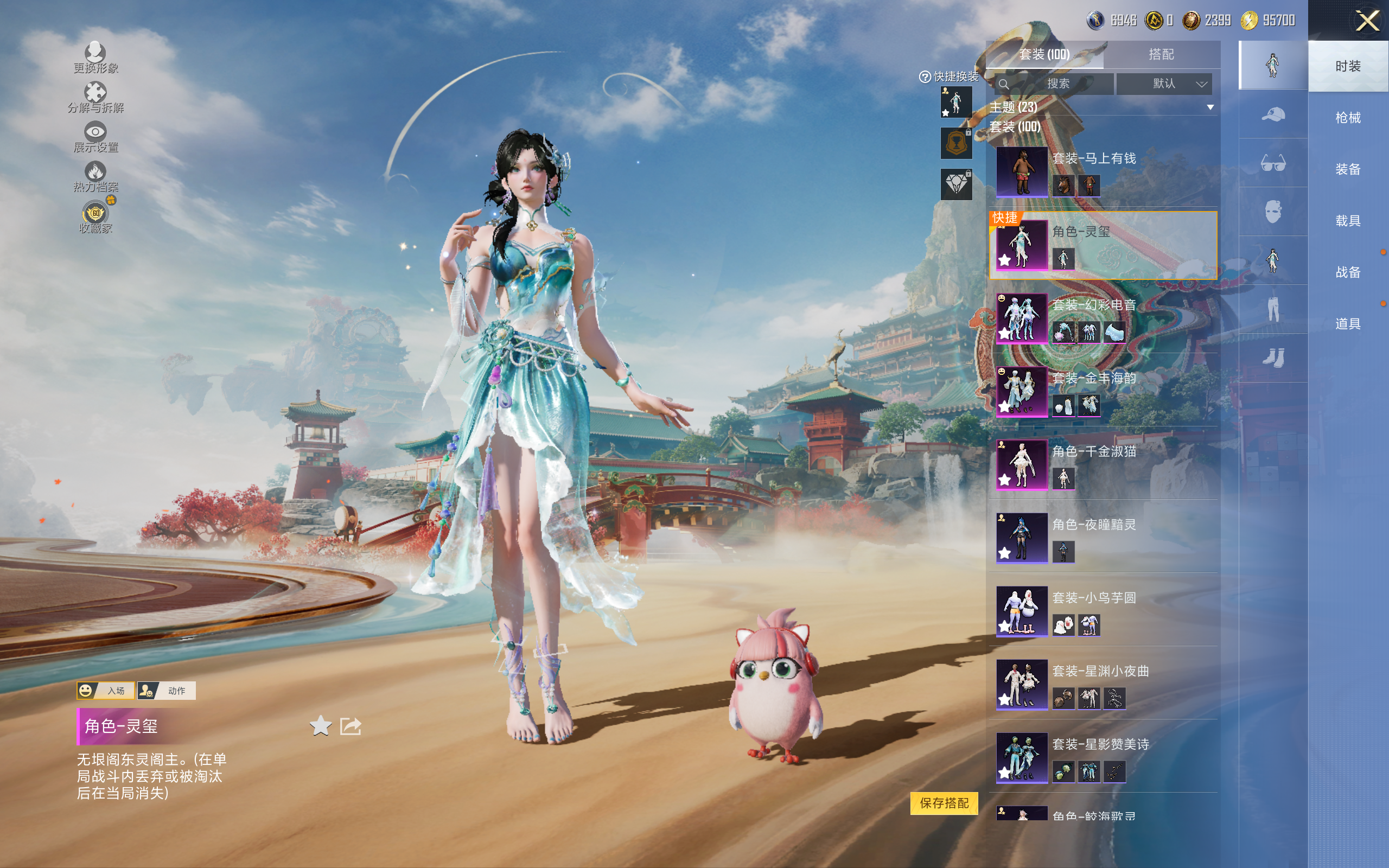The image size is (1389, 868).
Task: Switch to the 搭配 tab
Action: pos(1161,55)
